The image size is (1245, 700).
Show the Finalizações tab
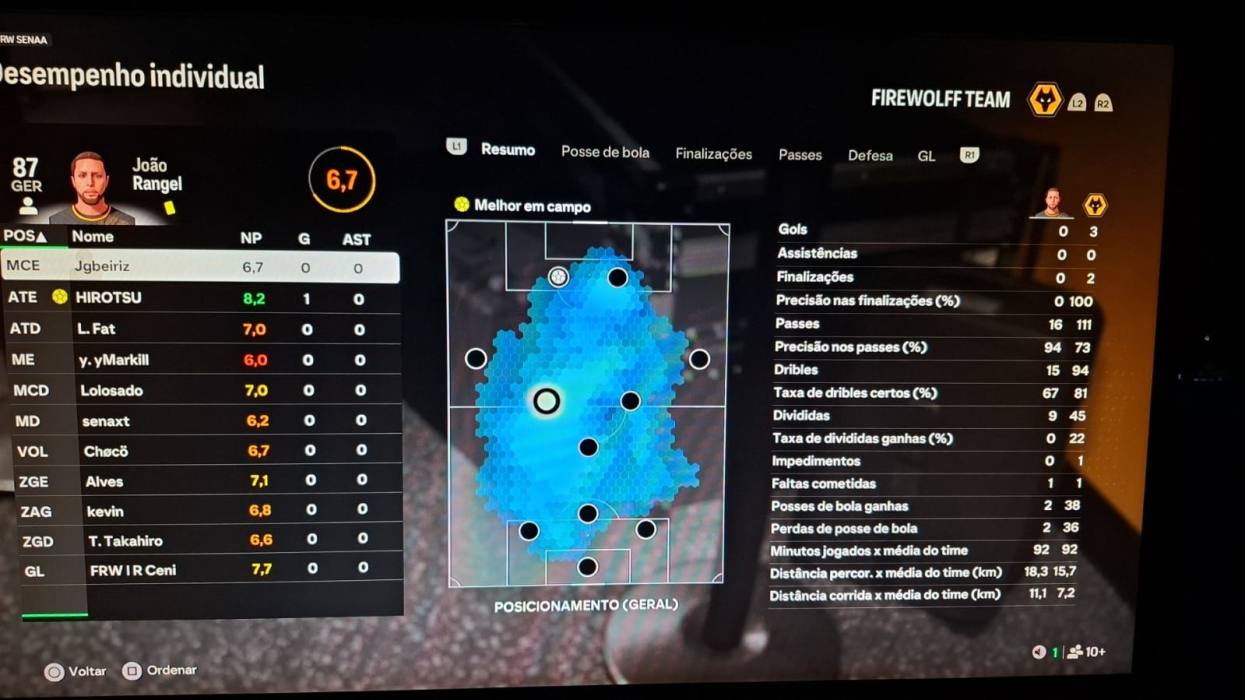click(713, 154)
